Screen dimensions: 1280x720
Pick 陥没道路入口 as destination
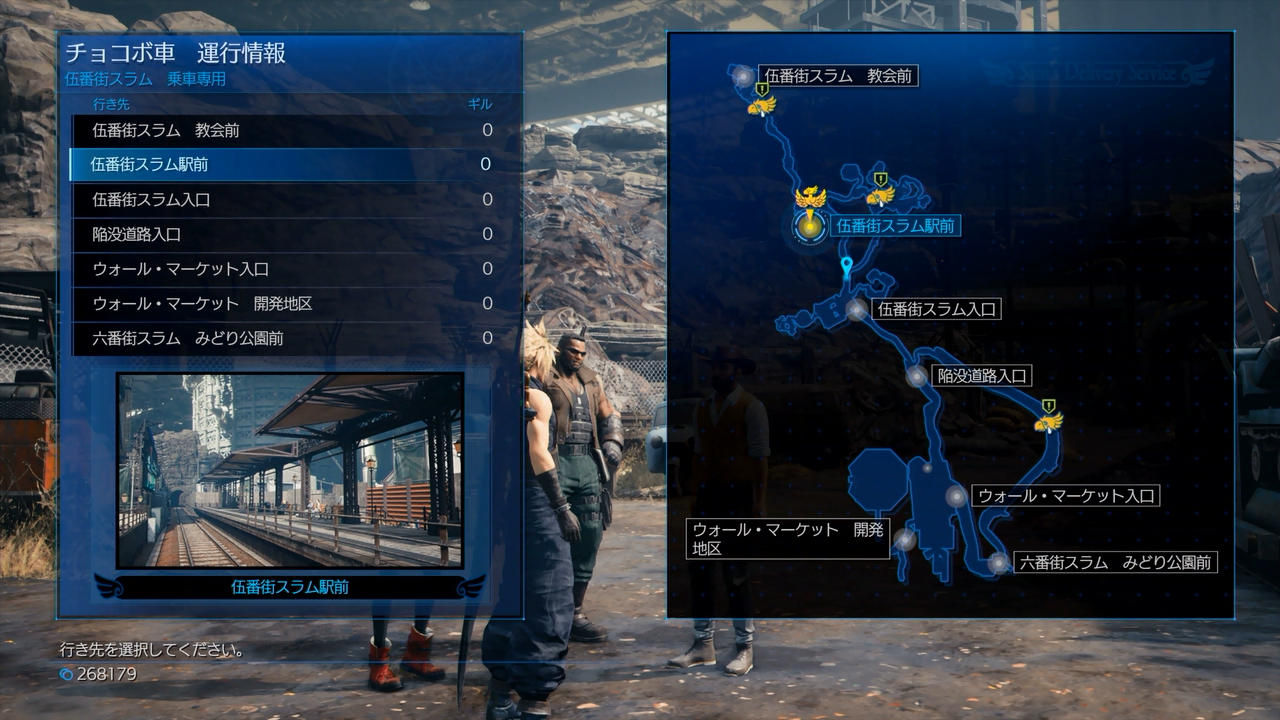(280, 234)
